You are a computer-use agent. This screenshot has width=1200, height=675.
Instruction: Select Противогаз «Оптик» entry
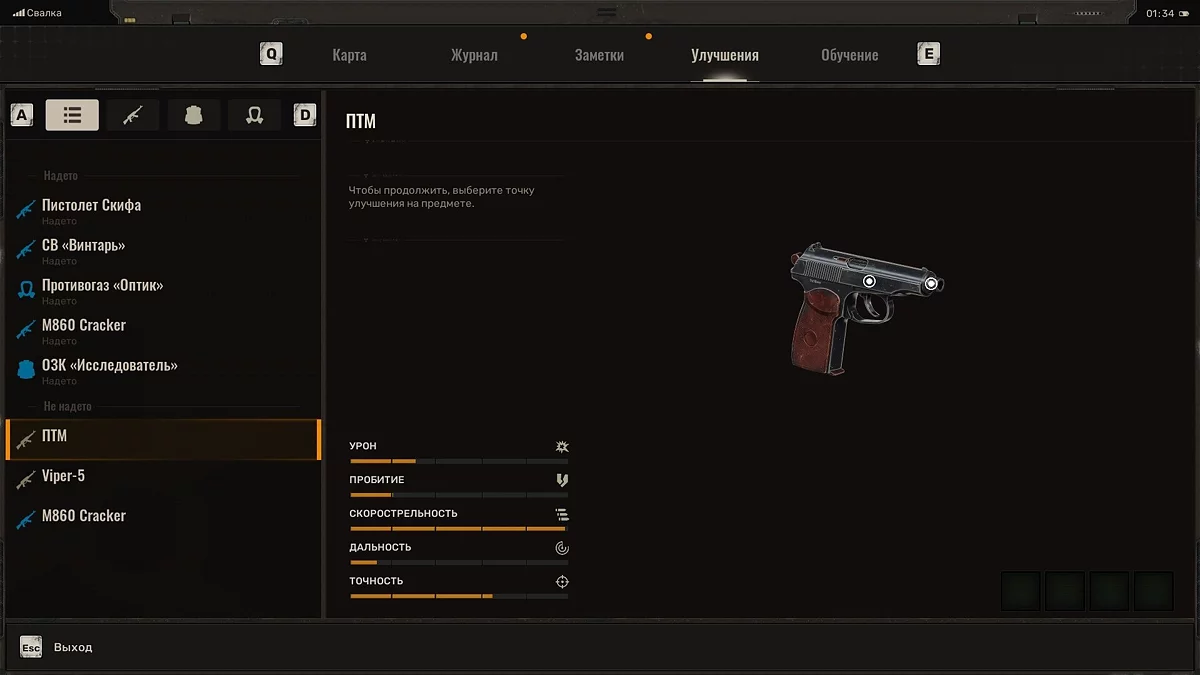(x=102, y=286)
